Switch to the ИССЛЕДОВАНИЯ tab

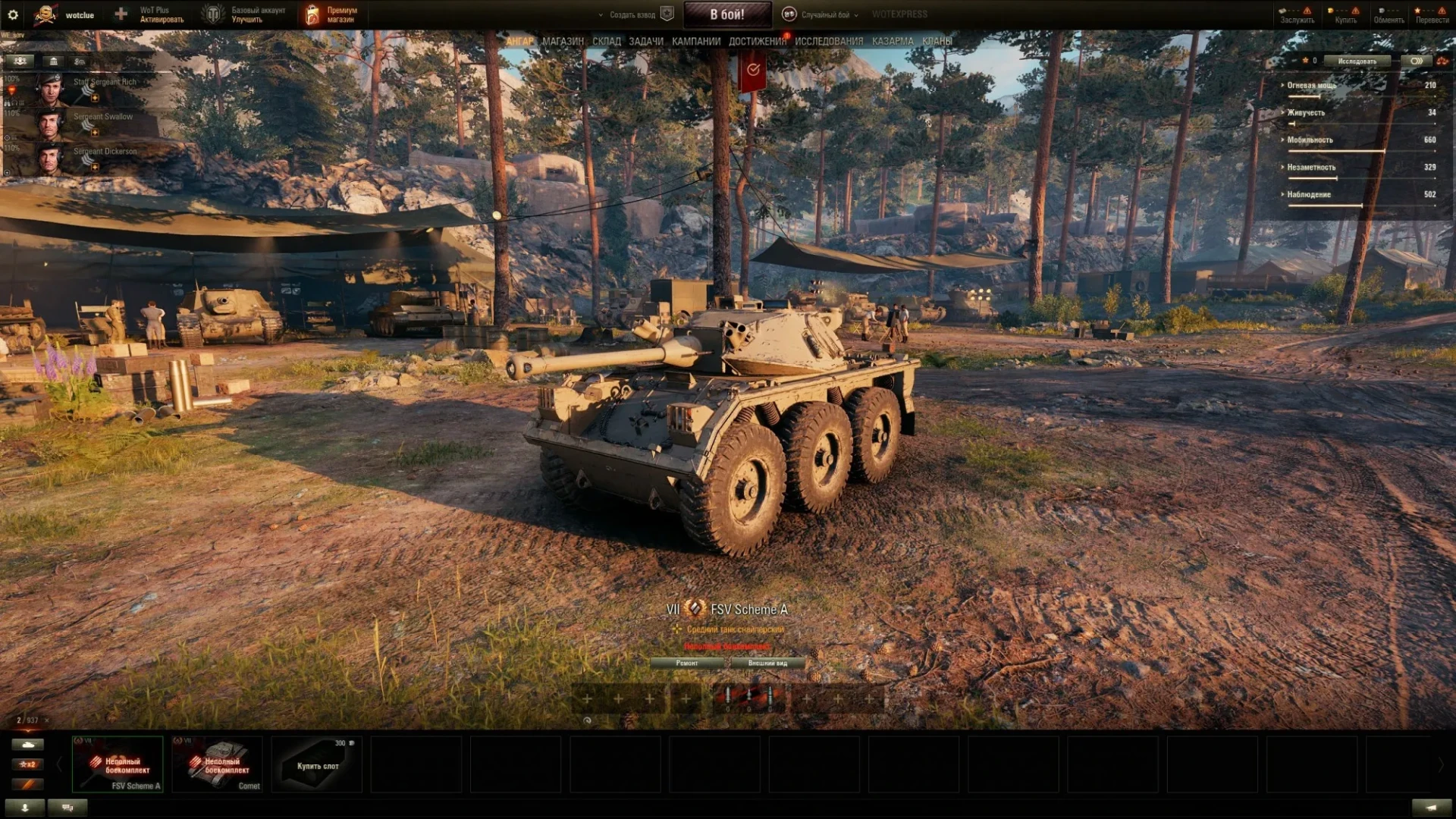pos(829,41)
